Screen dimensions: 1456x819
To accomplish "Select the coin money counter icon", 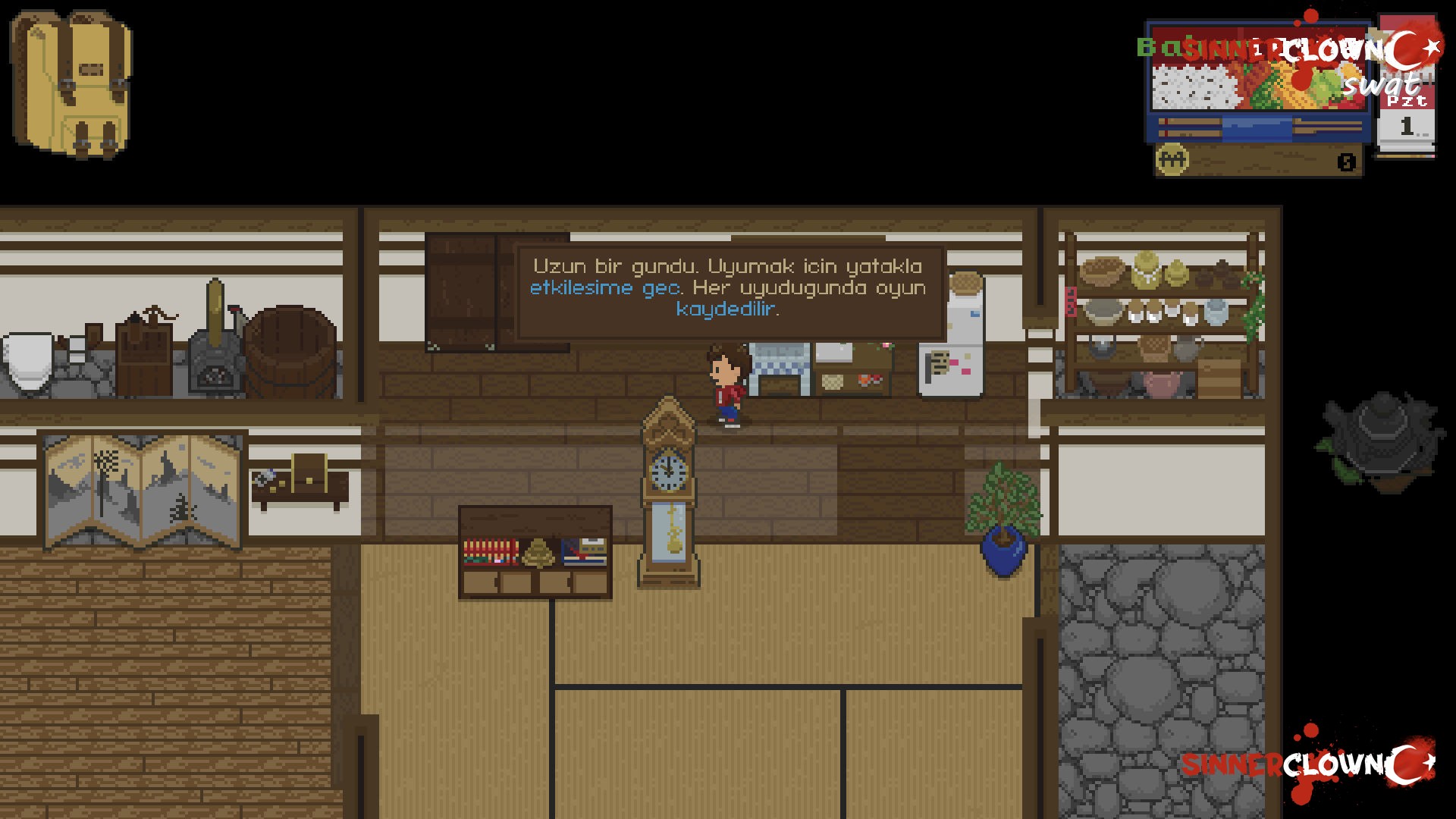I will (1172, 159).
